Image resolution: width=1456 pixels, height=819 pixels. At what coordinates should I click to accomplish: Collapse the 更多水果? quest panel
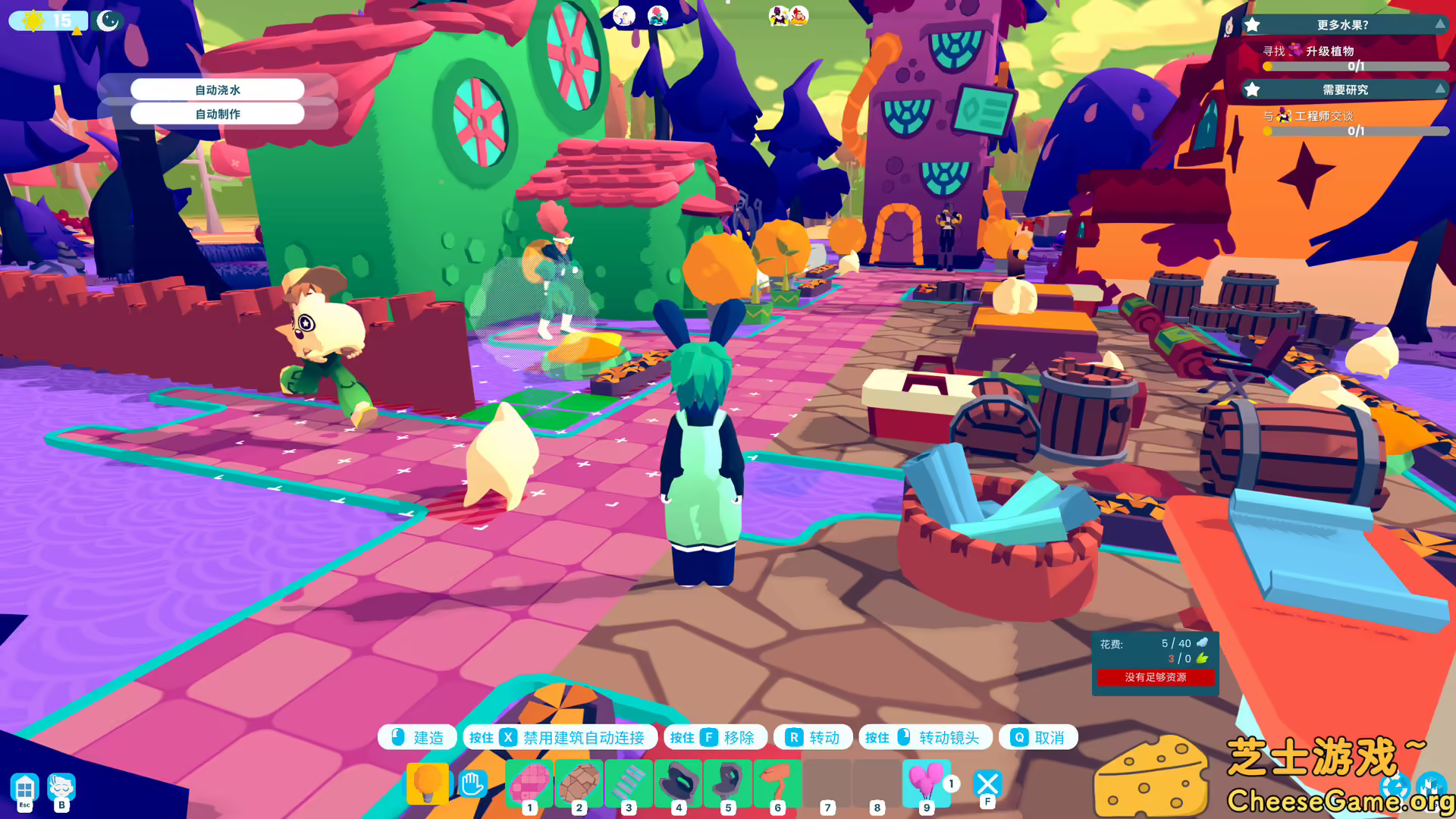coord(1439,25)
